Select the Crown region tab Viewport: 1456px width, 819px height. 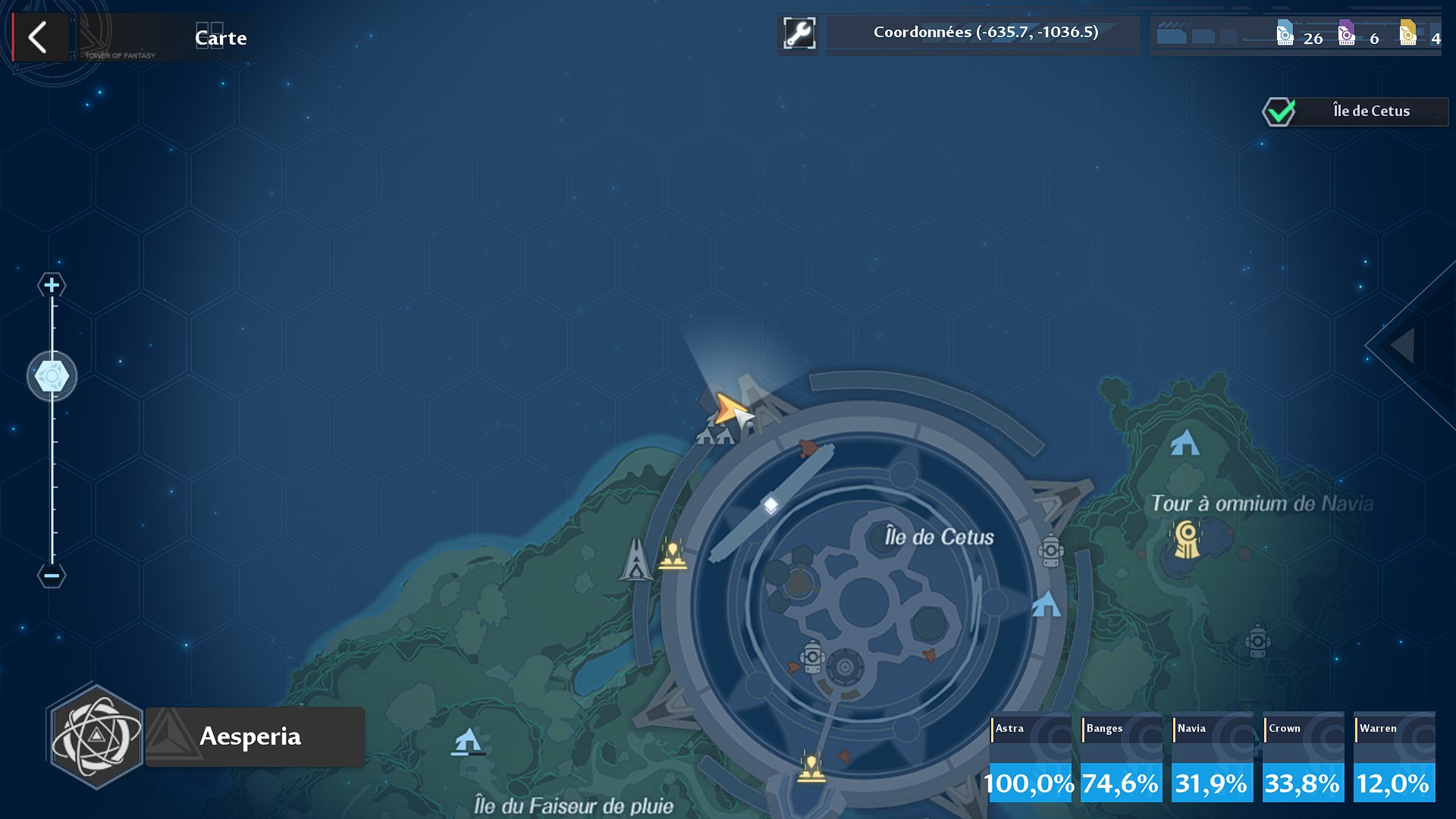pos(1302,756)
